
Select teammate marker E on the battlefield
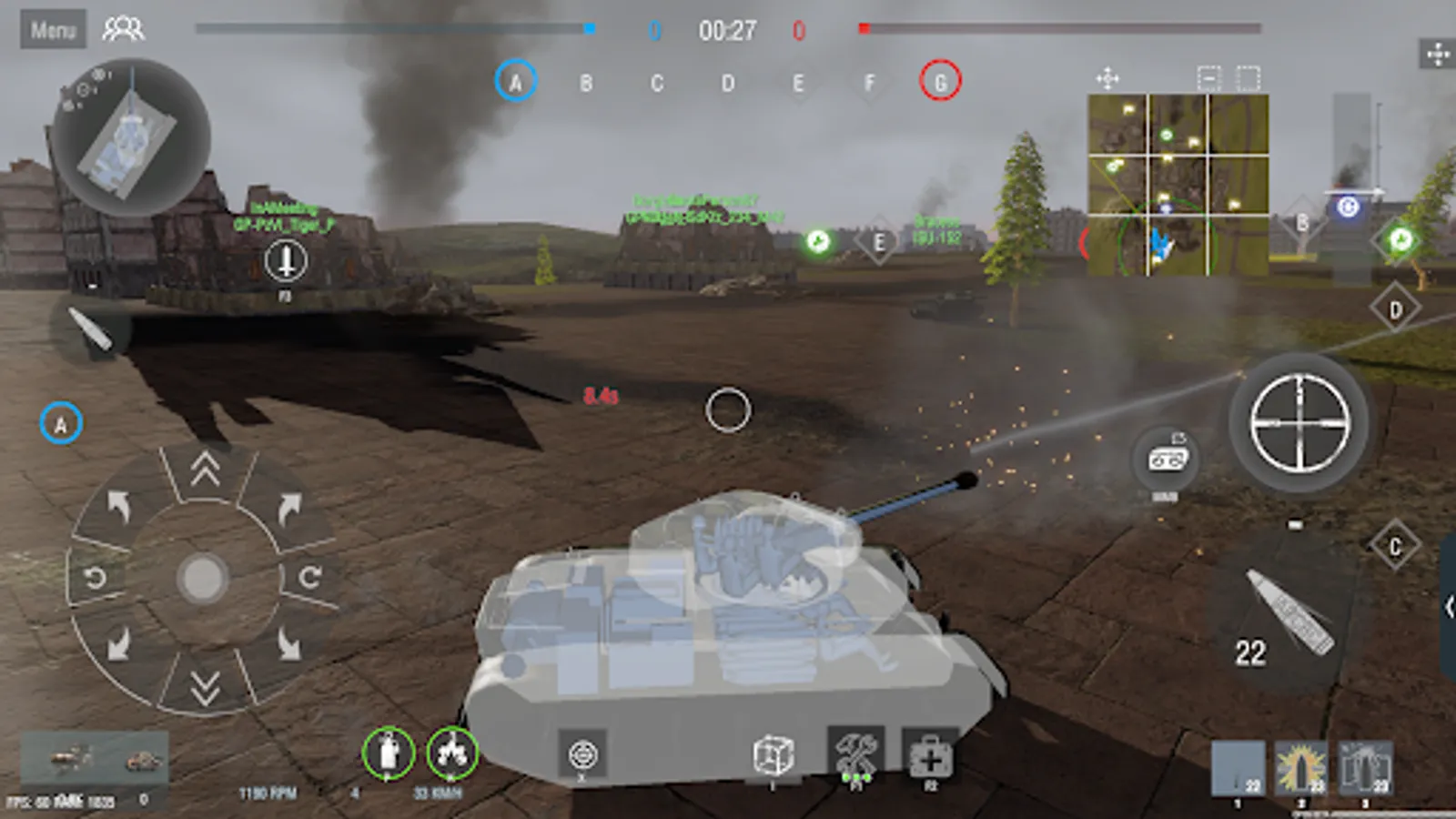tap(879, 241)
